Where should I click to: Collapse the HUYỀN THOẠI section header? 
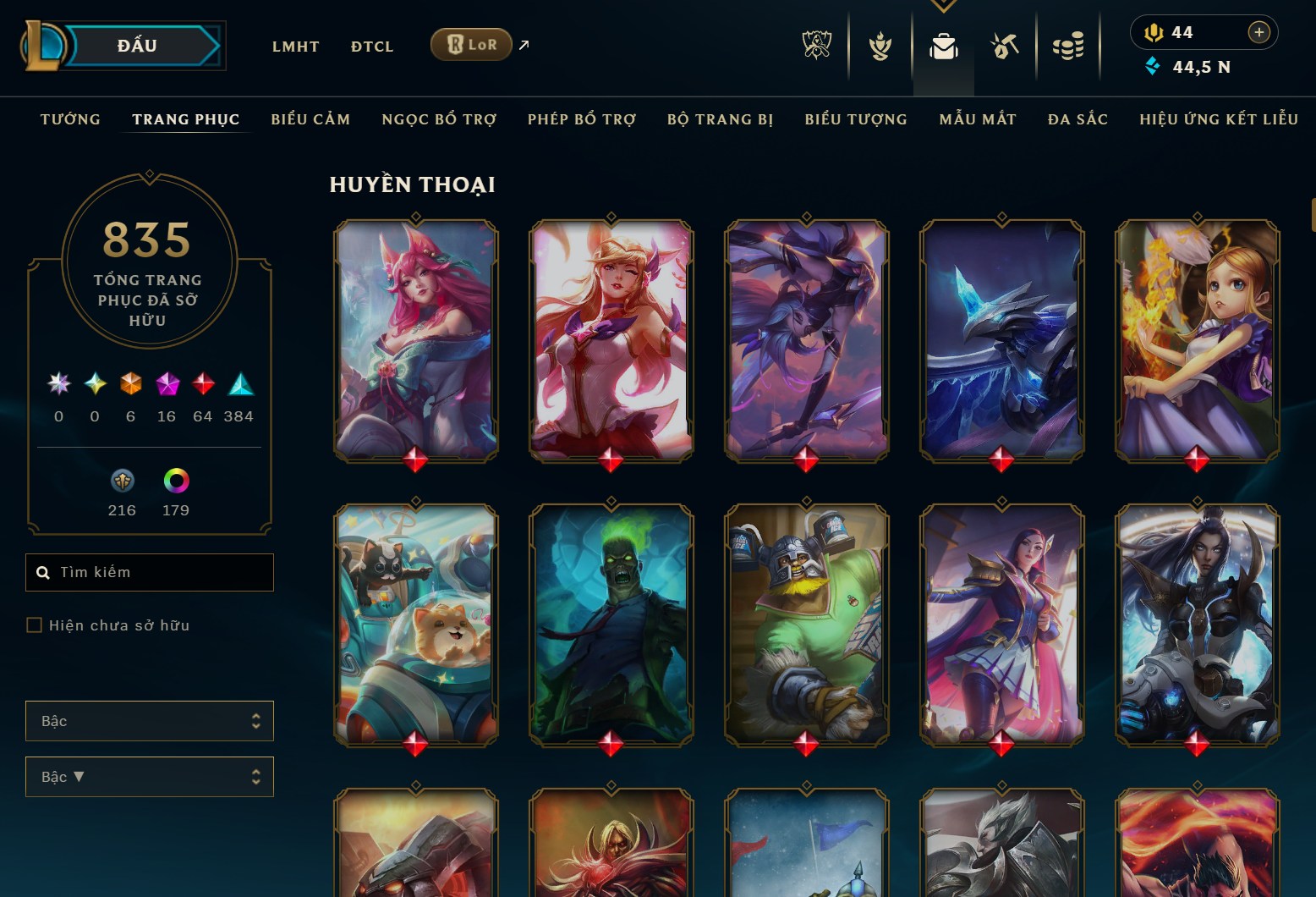click(x=413, y=184)
